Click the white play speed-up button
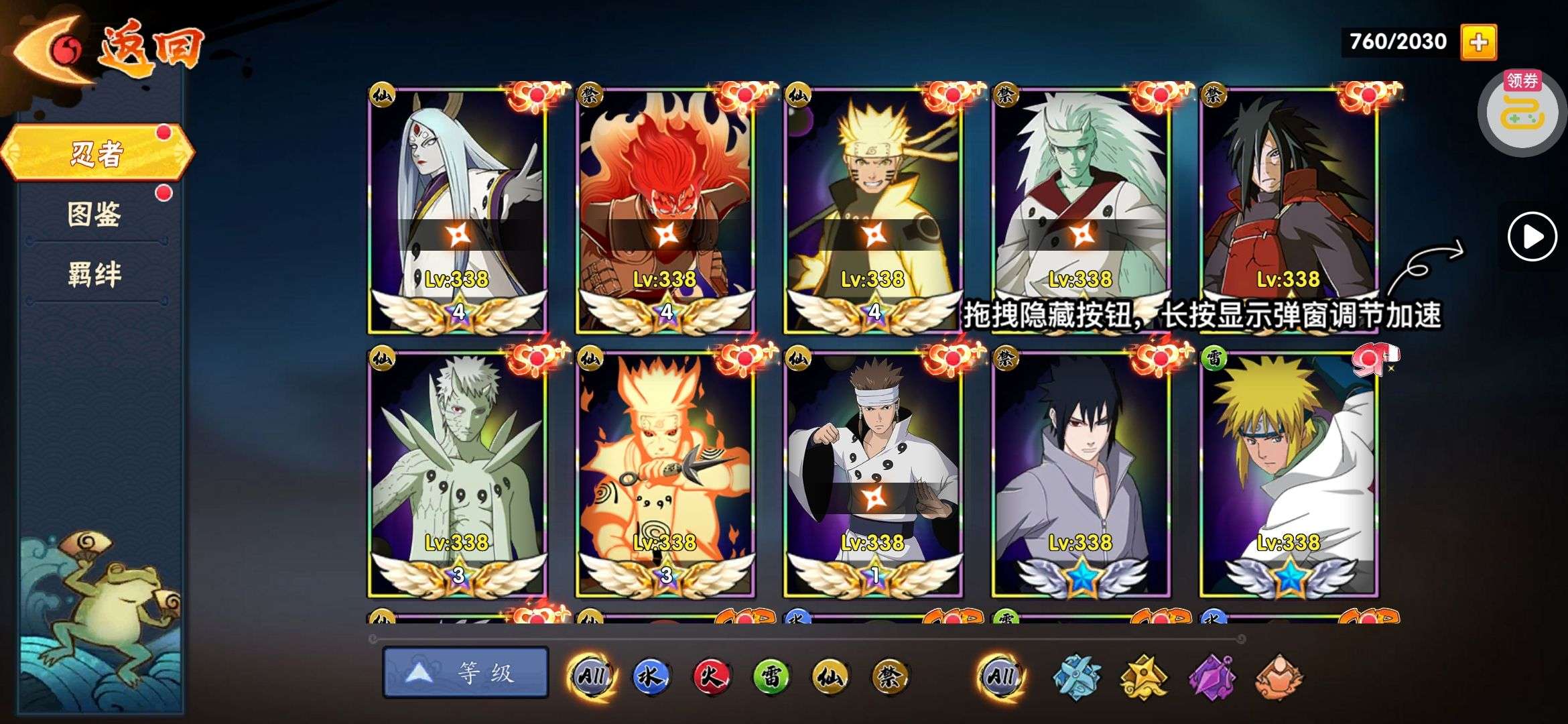 point(1532,236)
